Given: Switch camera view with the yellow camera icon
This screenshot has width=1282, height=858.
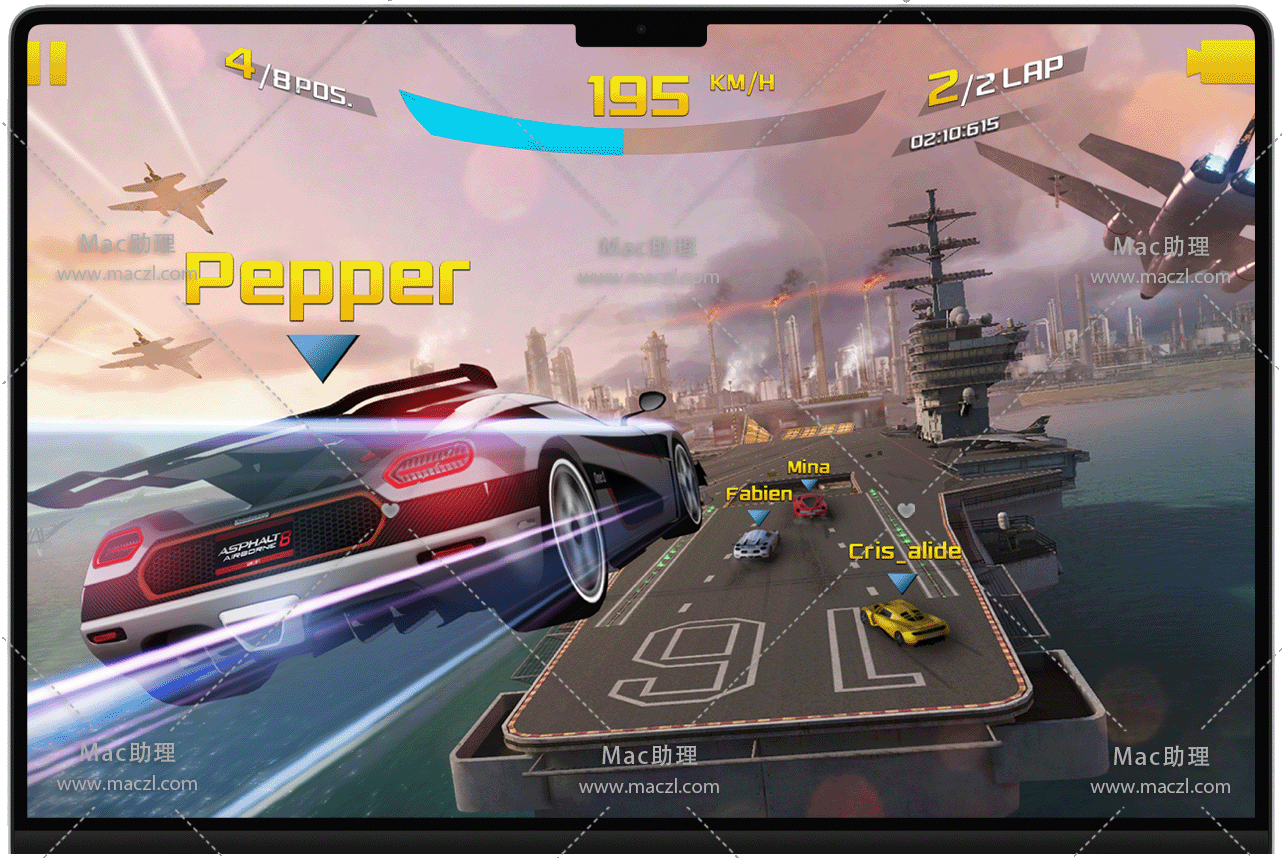Looking at the screenshot, I should pos(1222,62).
